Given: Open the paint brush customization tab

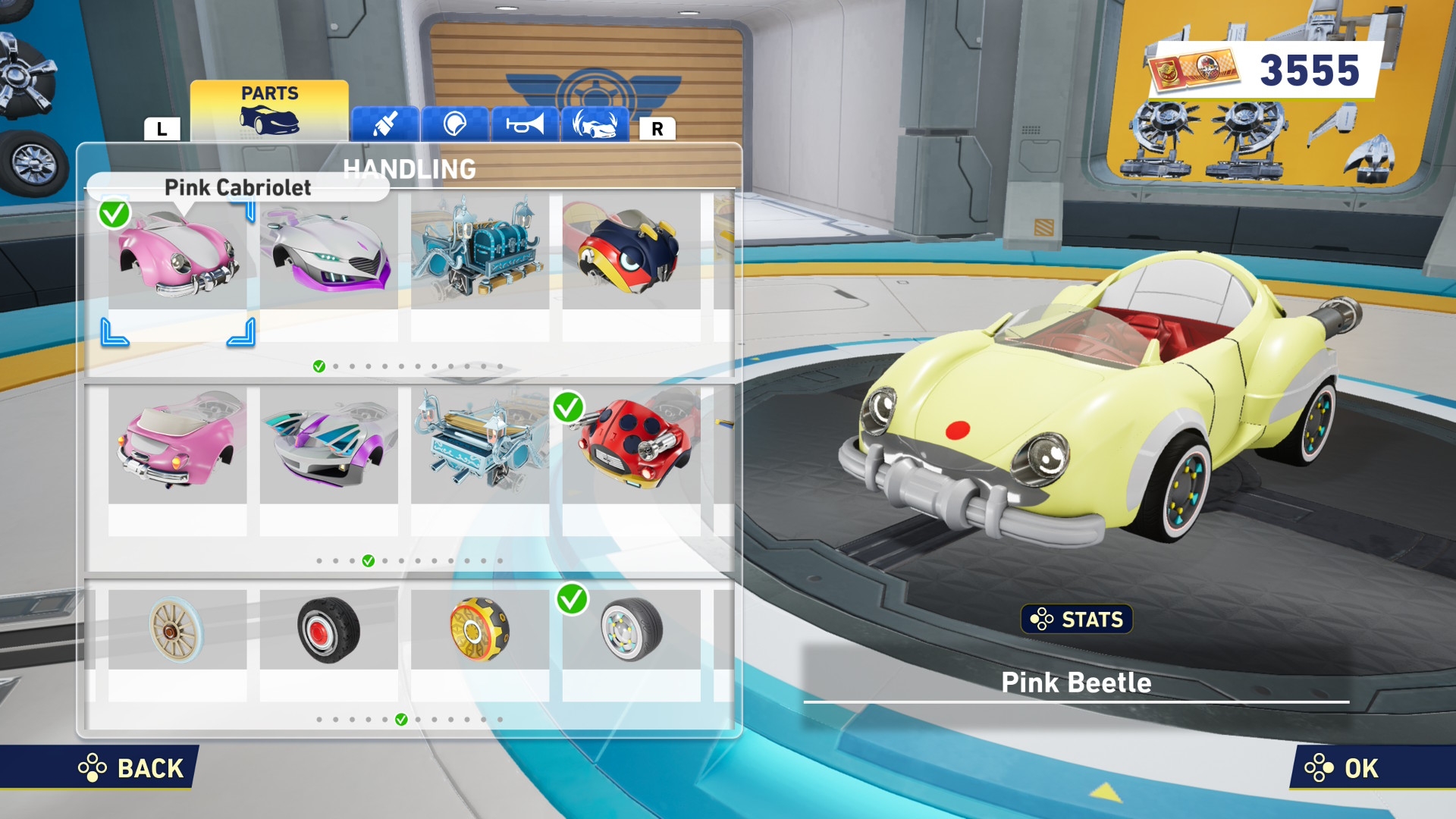Looking at the screenshot, I should 385,124.
